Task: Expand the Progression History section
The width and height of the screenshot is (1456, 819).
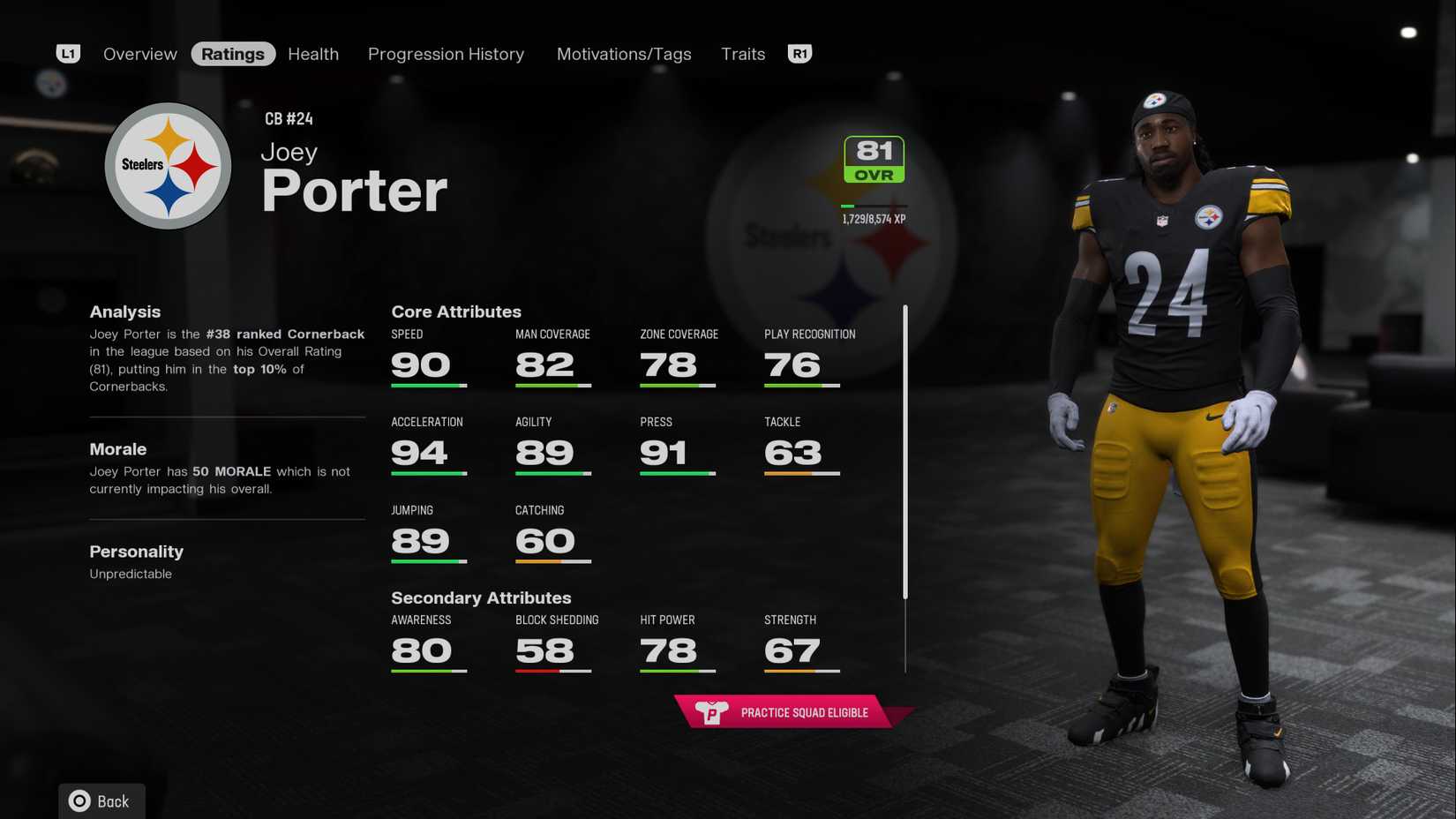Action: coord(446,53)
